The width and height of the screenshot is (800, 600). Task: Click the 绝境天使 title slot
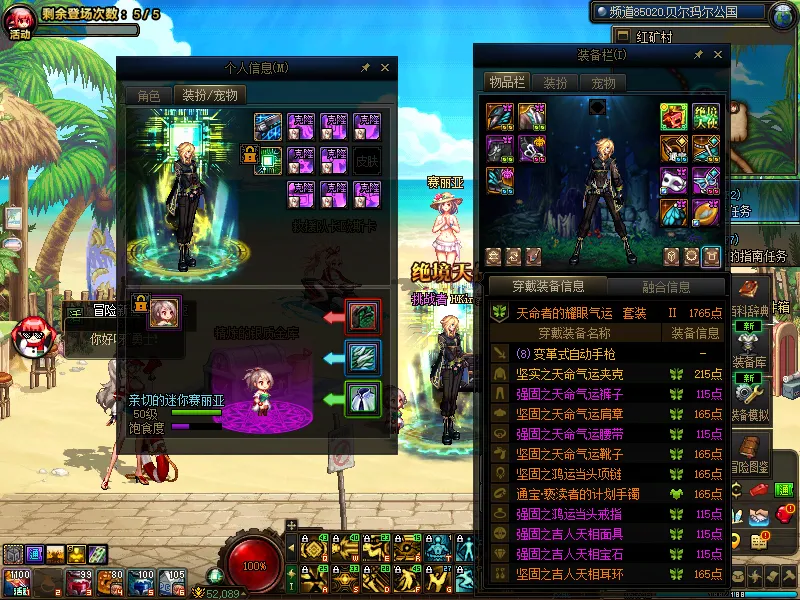click(705, 117)
